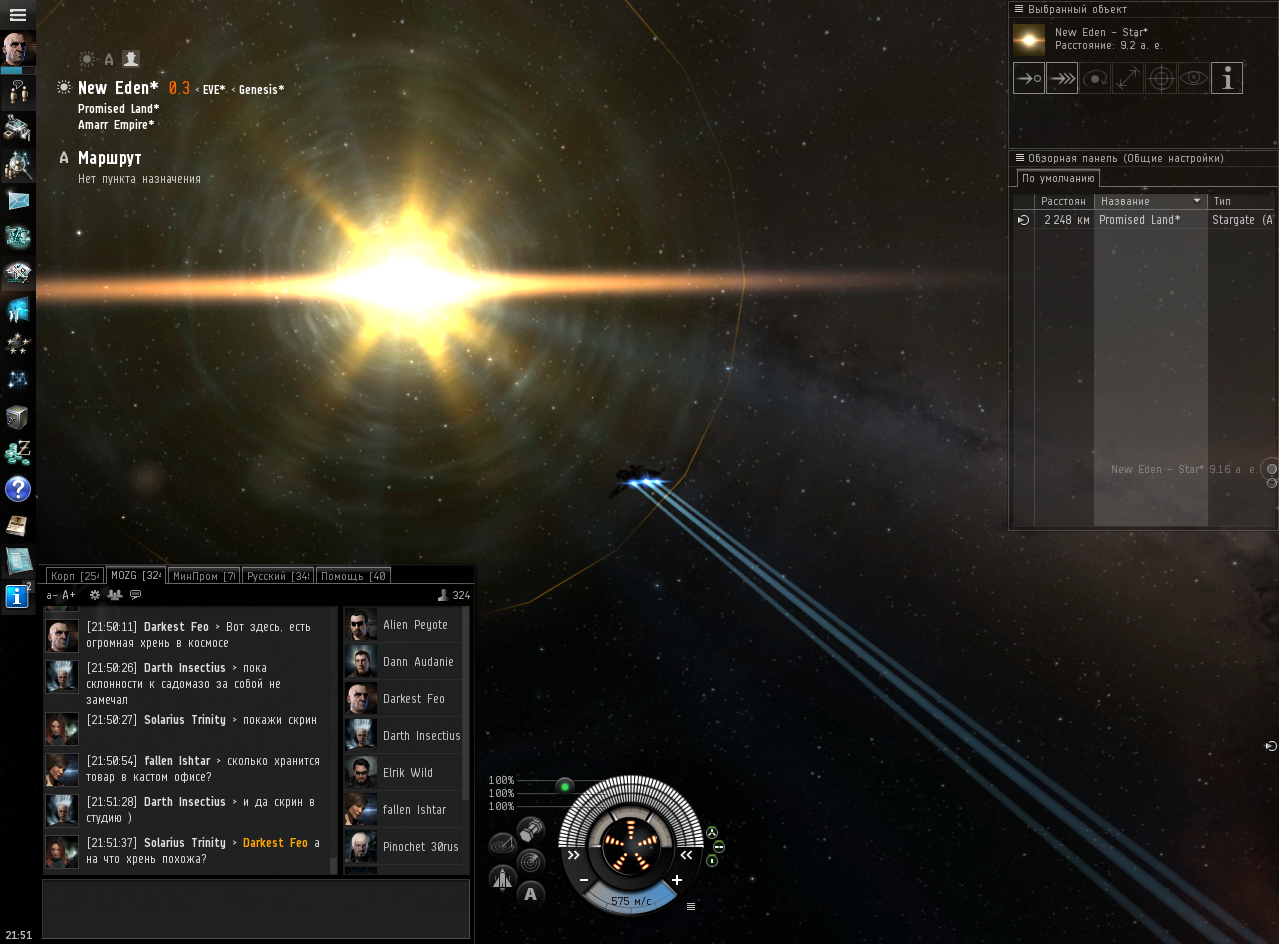The width and height of the screenshot is (1279, 944).
Task: Open the mail envelope icon
Action: [x=18, y=200]
